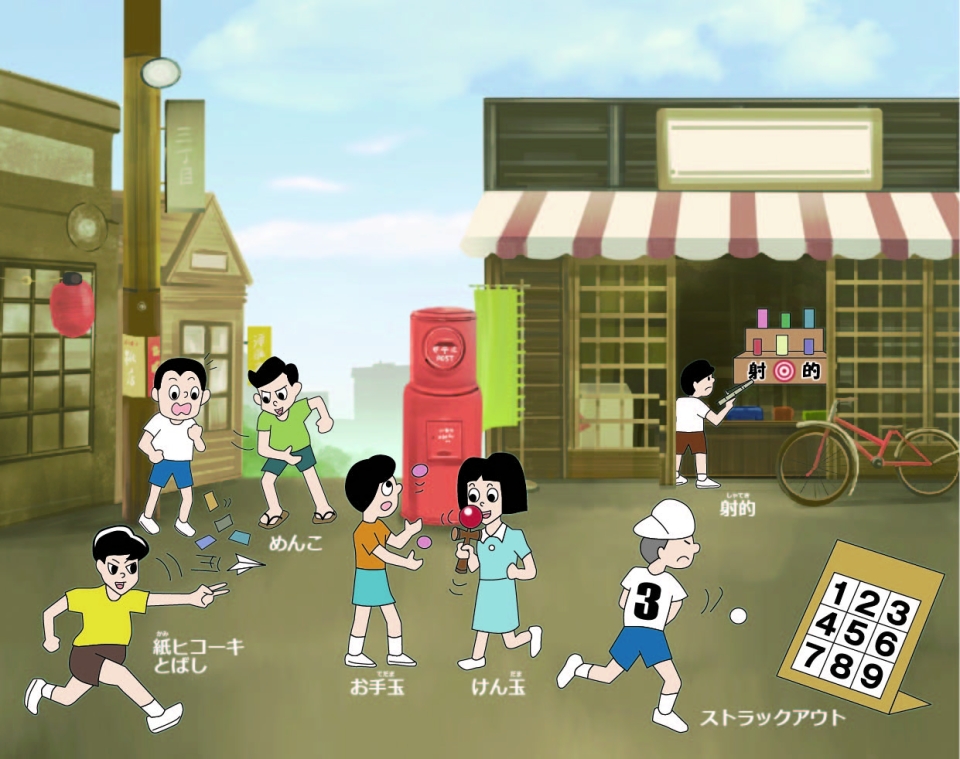The width and height of the screenshot is (960, 759).
Task: Select the 紙ヒコーキとばし paper airplane minigame
Action: pyautogui.click(x=198, y=655)
